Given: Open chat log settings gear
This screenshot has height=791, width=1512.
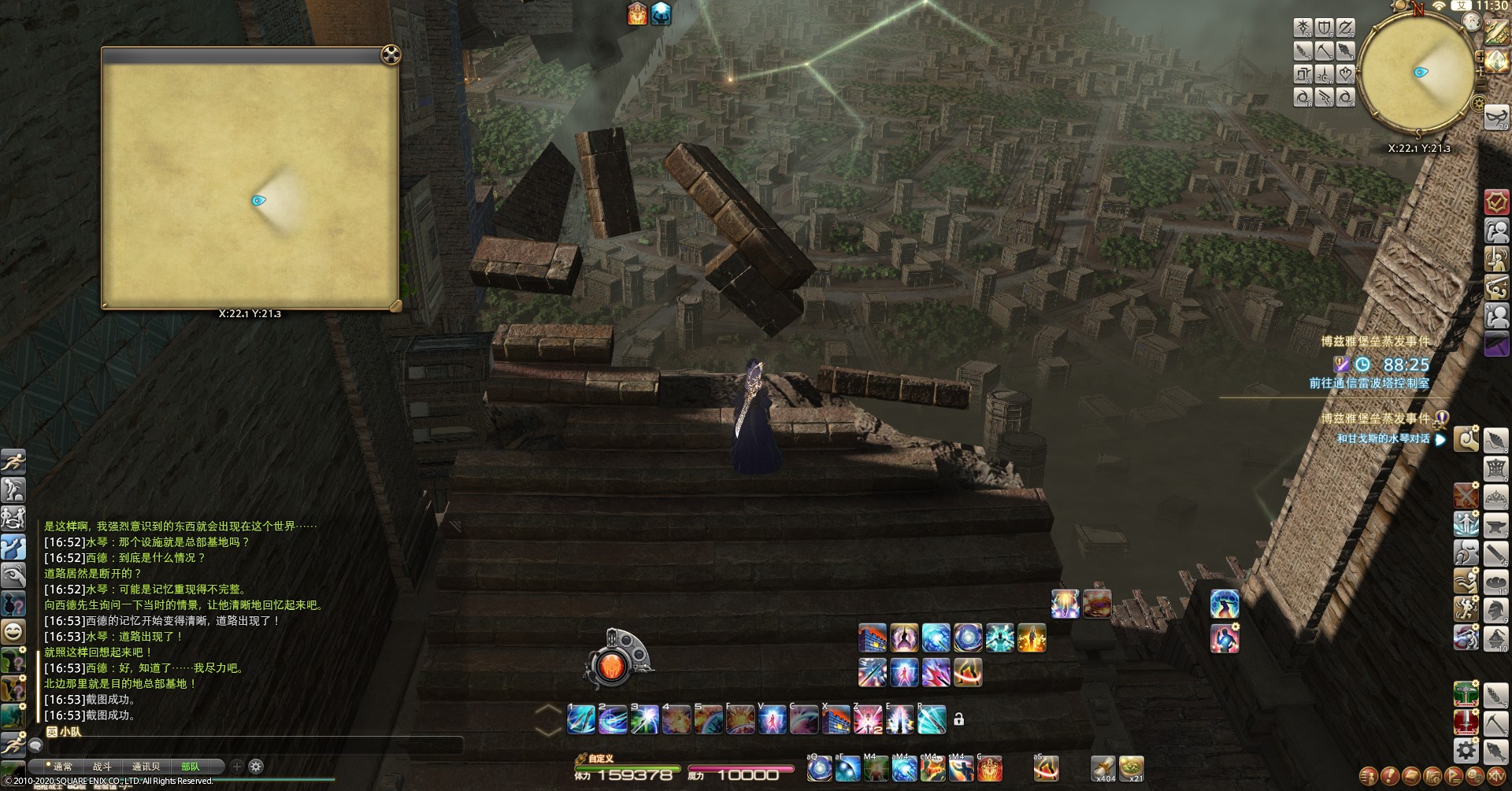Looking at the screenshot, I should pos(256,766).
